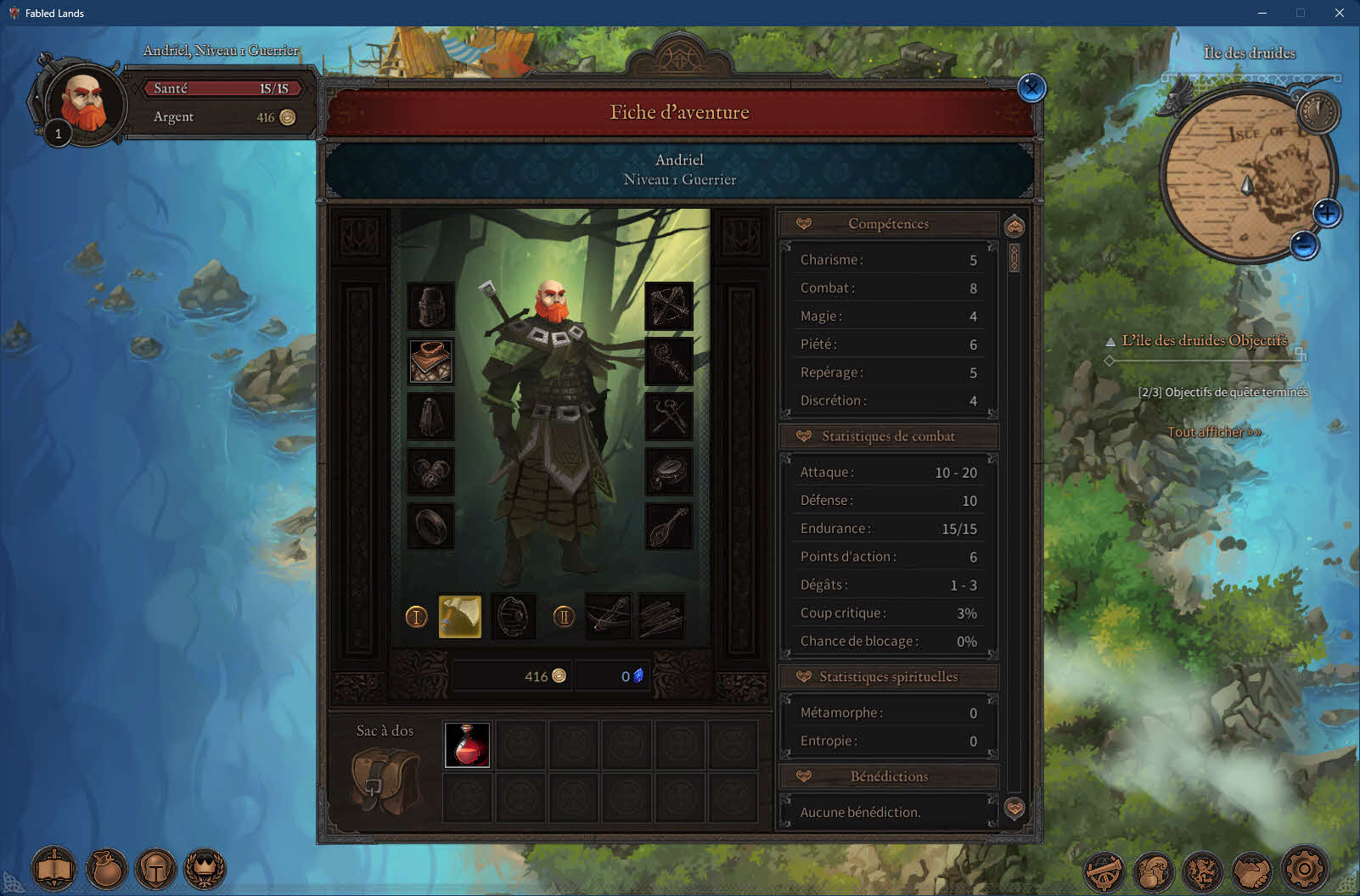The width and height of the screenshot is (1360, 896).
Task: Collapse the L'île des druides objectives tracker
Action: point(1110,341)
